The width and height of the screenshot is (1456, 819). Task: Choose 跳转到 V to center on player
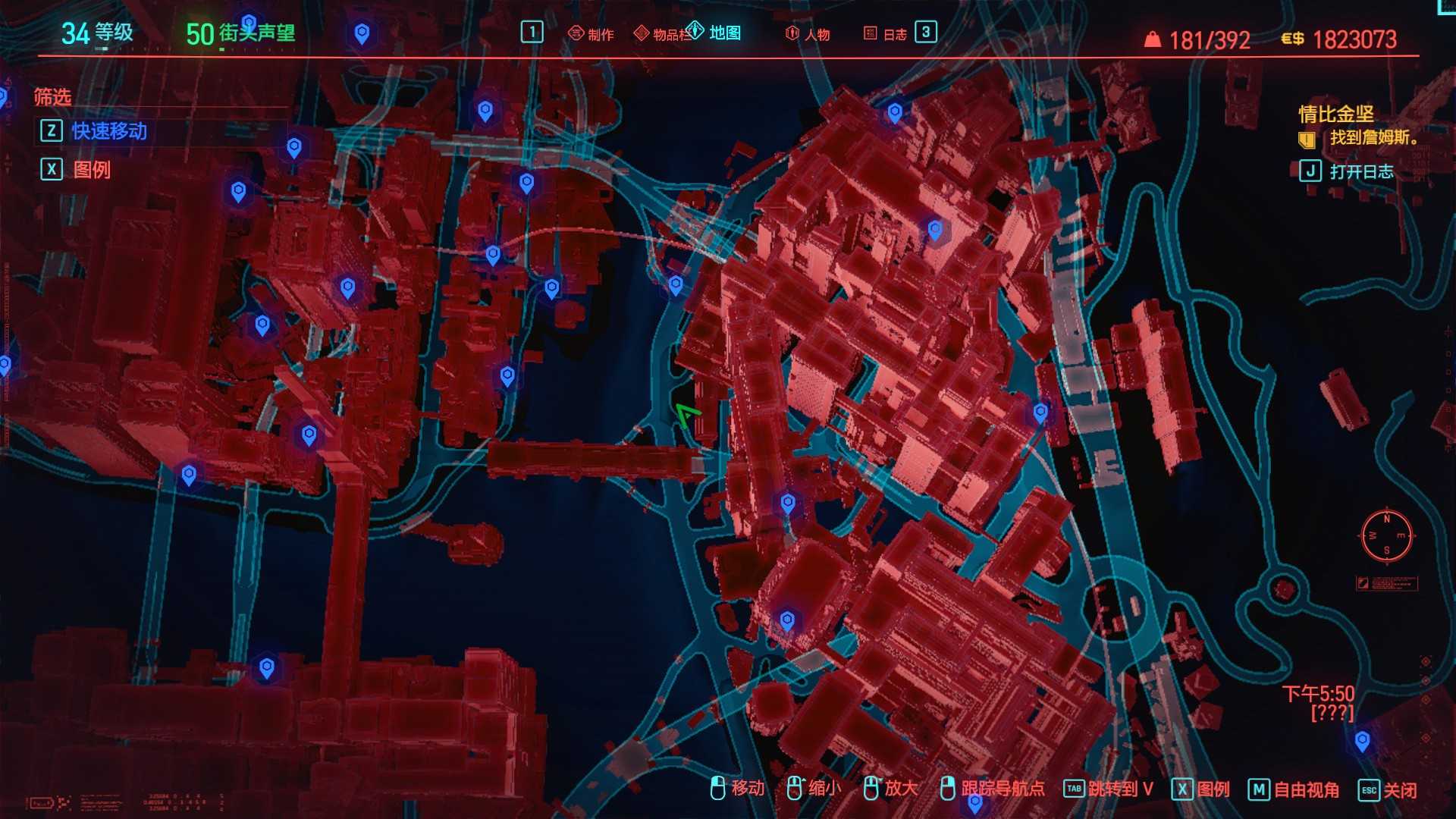click(1109, 789)
